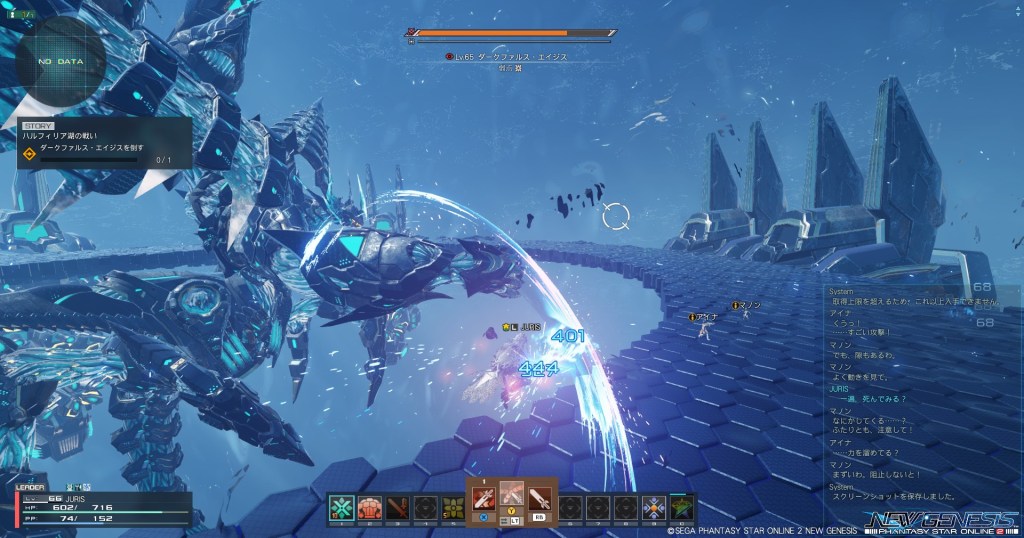This screenshot has height=538, width=1024.
Task: Activate the right sword weapon action icon
Action: pos(540,498)
